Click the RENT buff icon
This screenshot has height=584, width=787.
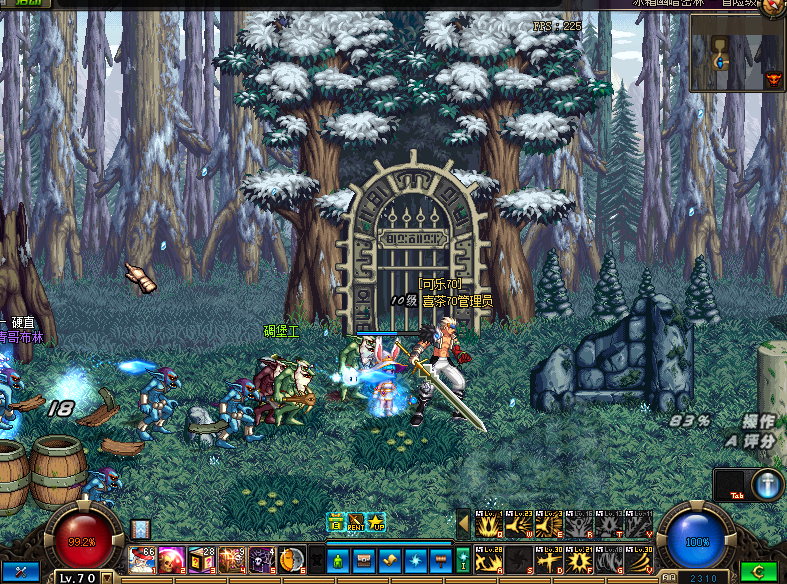click(x=355, y=522)
